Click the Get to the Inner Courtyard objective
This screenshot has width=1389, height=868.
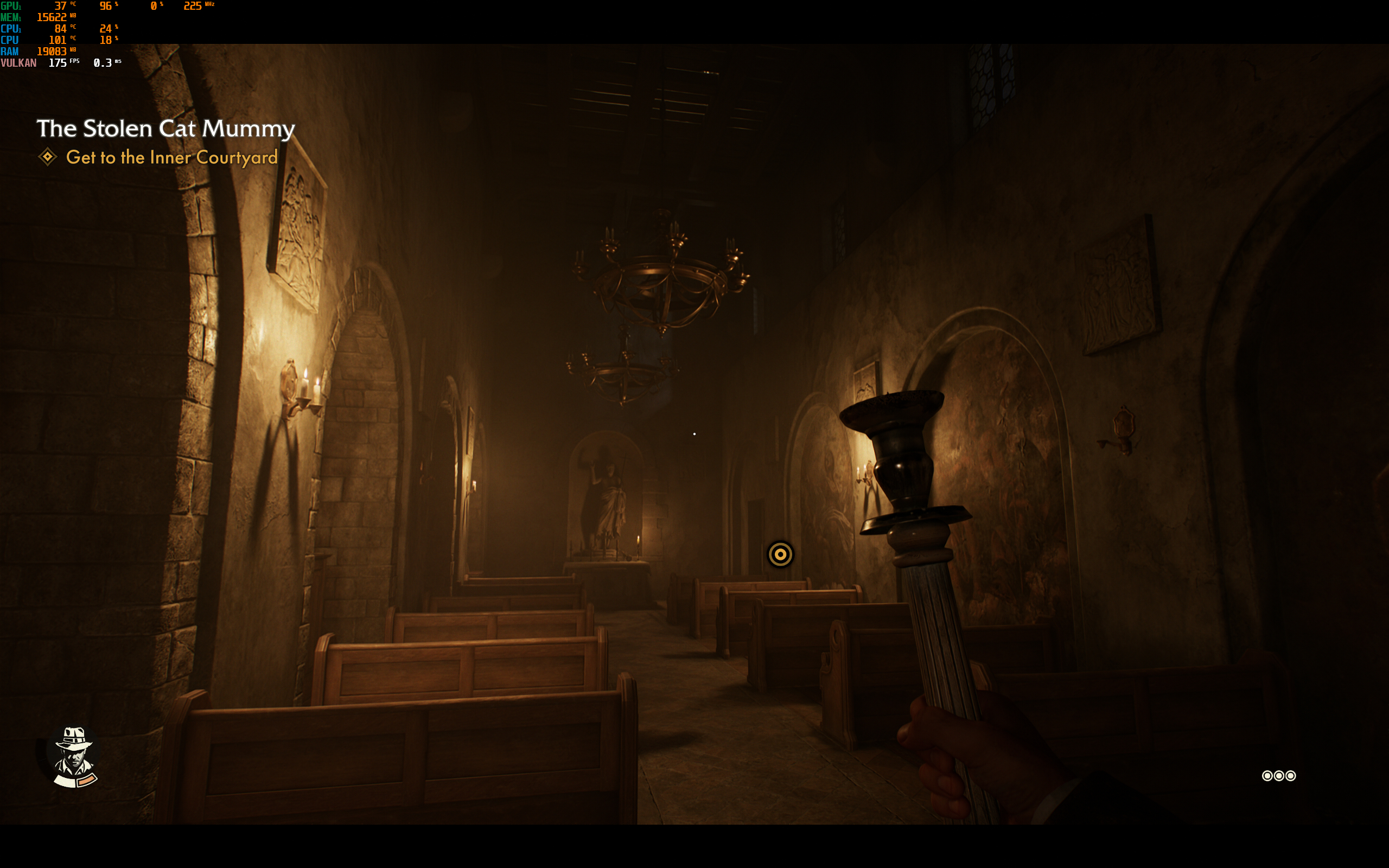(171, 157)
